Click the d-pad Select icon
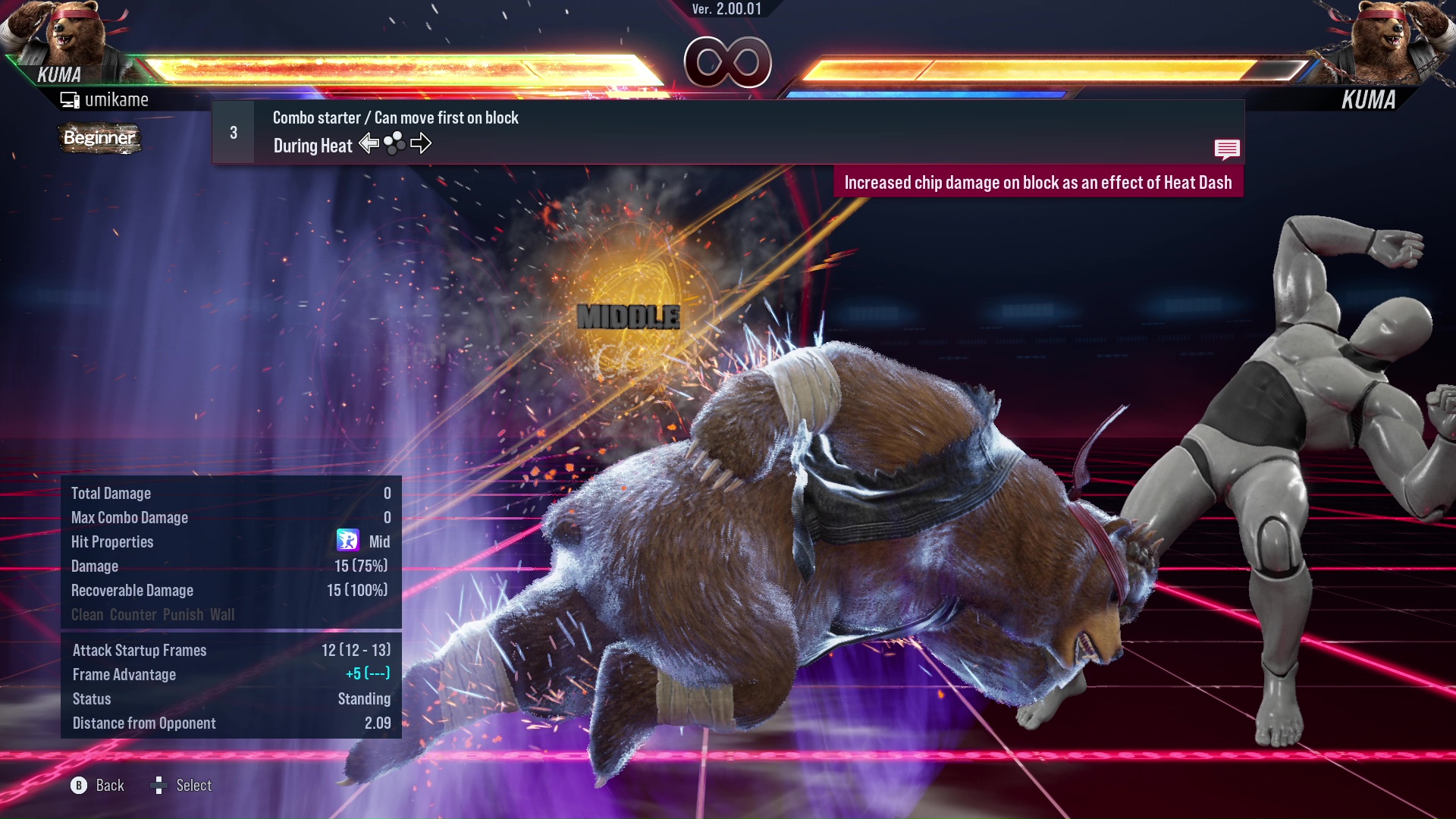The height and width of the screenshot is (819, 1456). [x=159, y=786]
